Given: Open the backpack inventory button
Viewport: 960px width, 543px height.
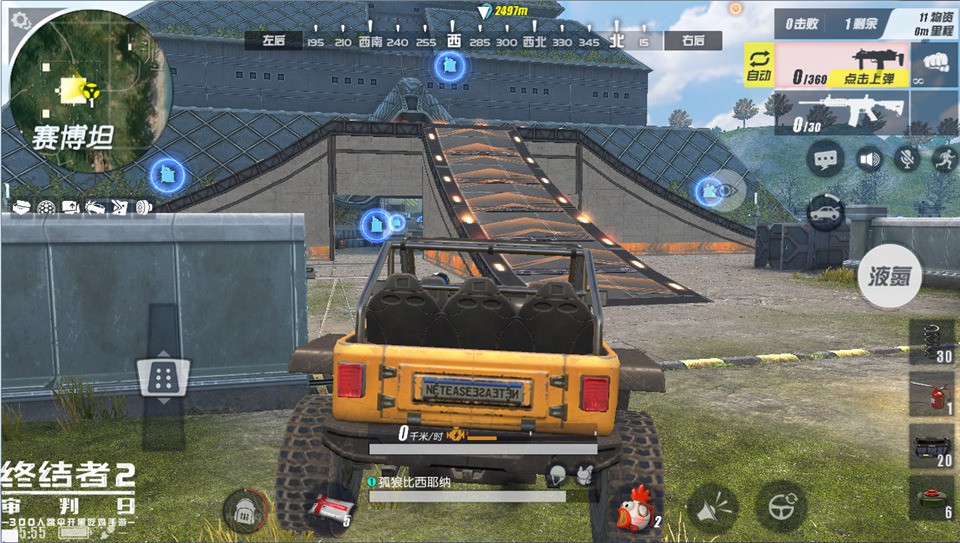Looking at the screenshot, I should pos(243,511).
